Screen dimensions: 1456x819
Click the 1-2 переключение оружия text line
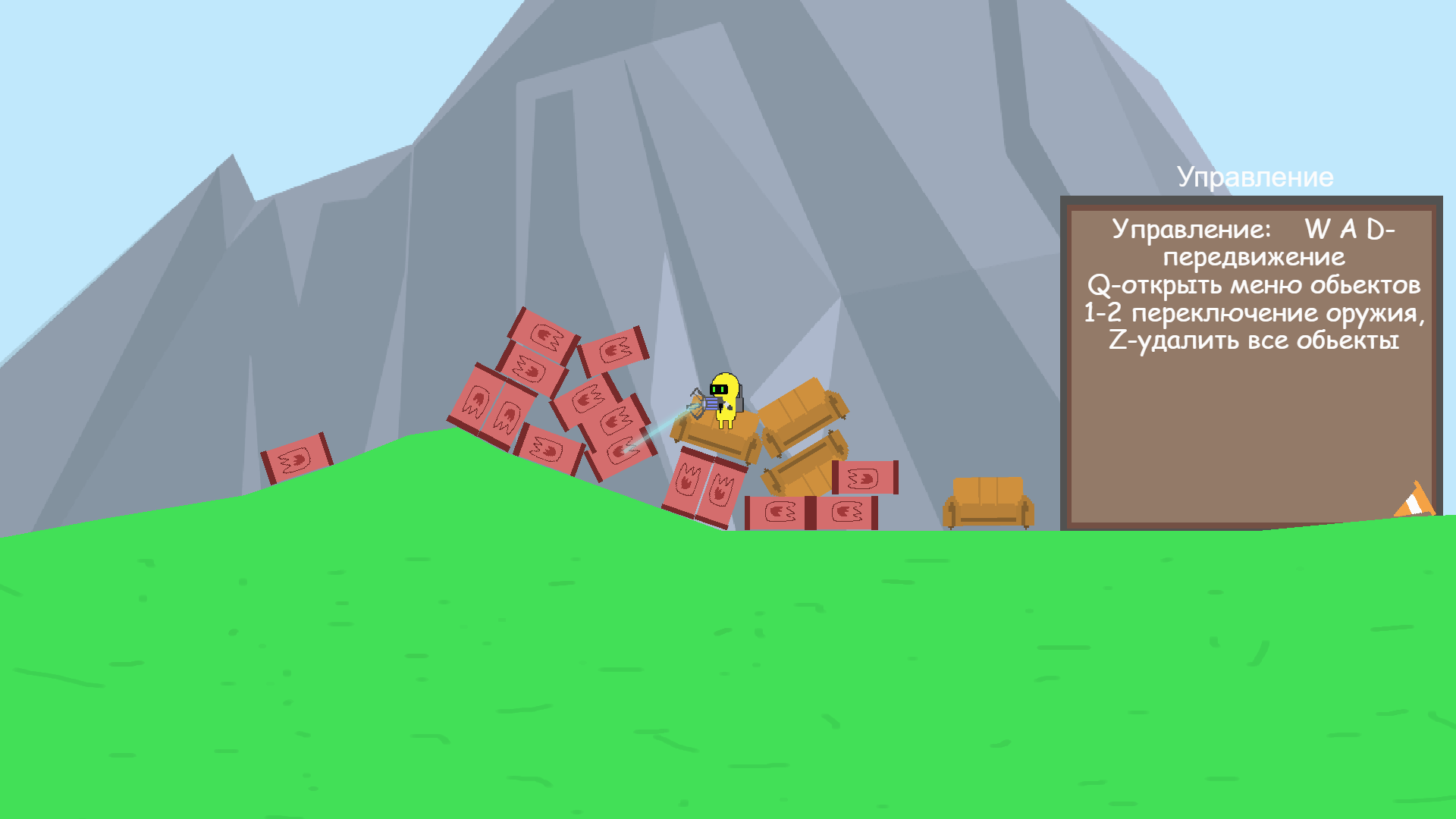(x=1255, y=315)
